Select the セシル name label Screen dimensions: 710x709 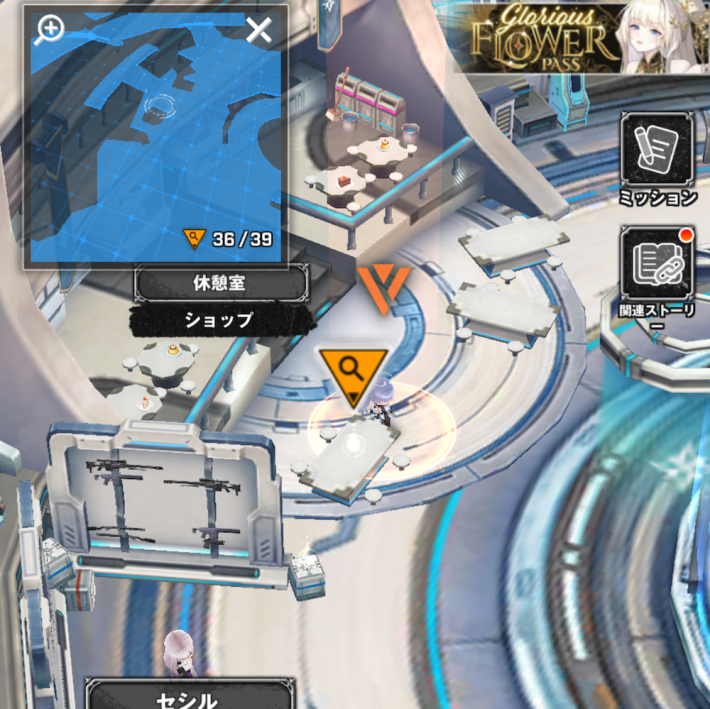(x=190, y=698)
